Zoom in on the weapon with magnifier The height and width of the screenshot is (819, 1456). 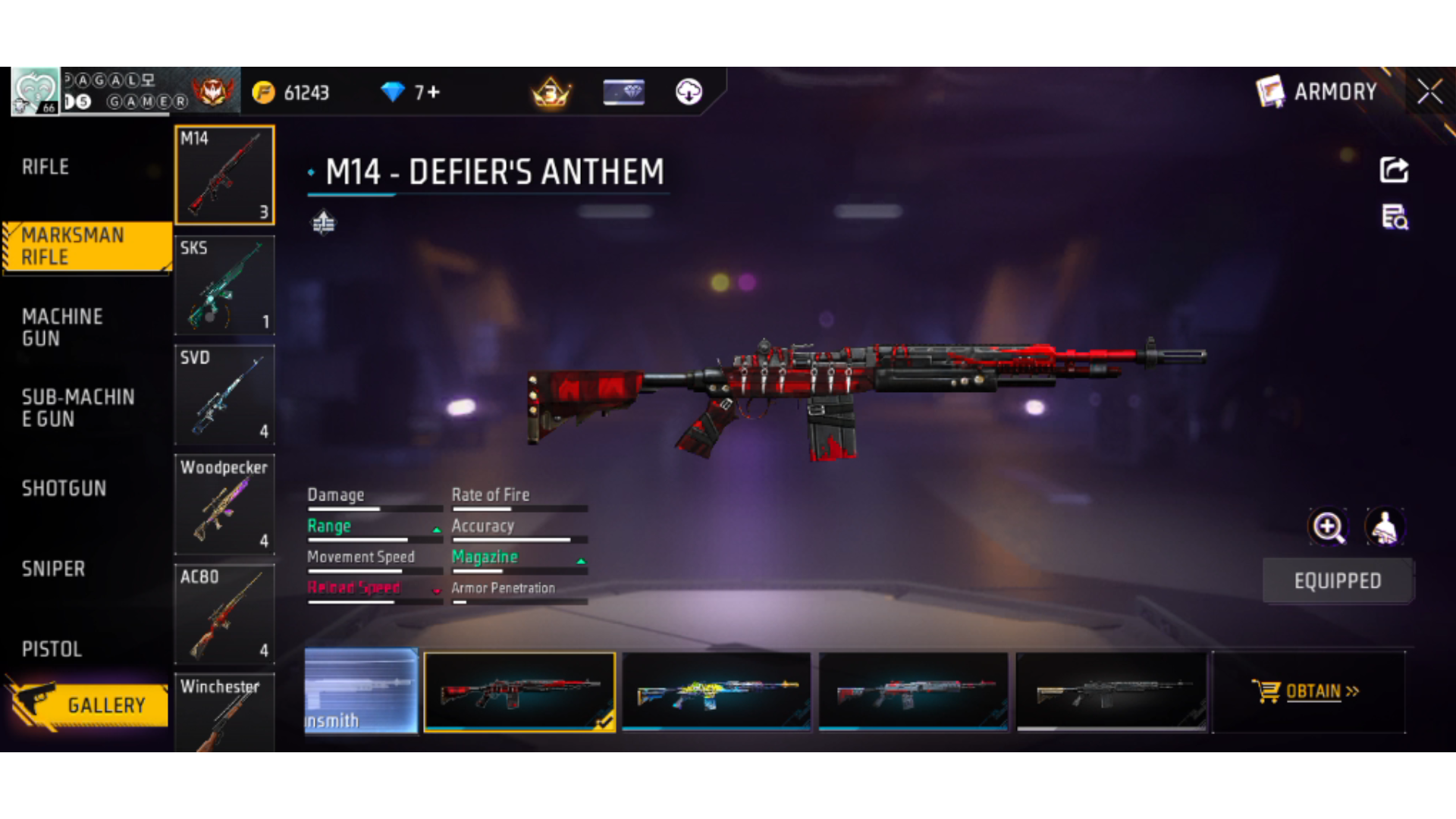coord(1329,527)
